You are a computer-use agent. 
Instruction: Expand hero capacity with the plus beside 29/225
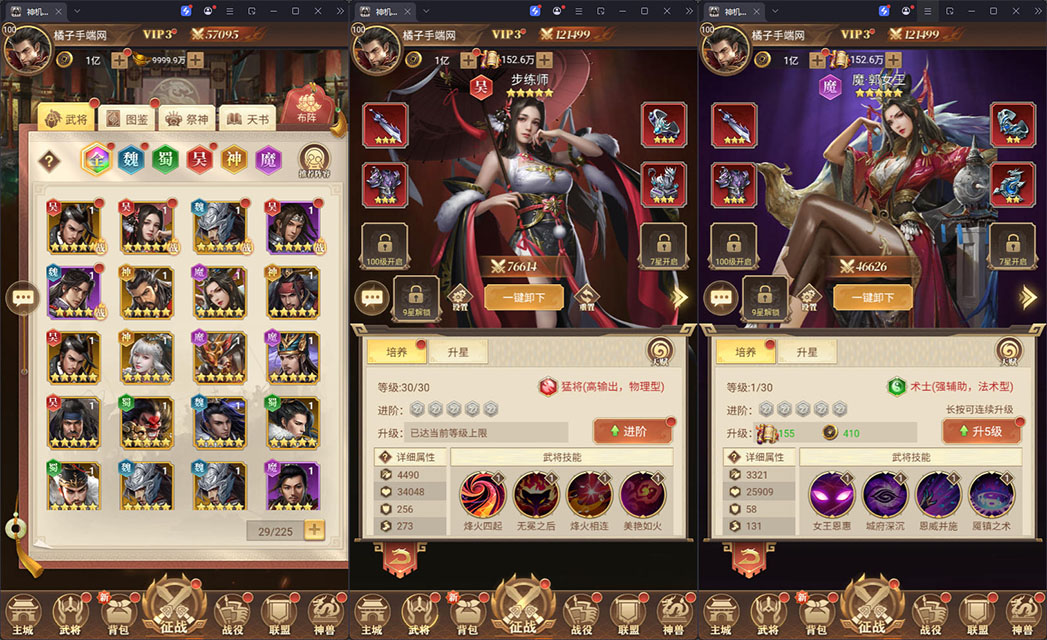314,530
